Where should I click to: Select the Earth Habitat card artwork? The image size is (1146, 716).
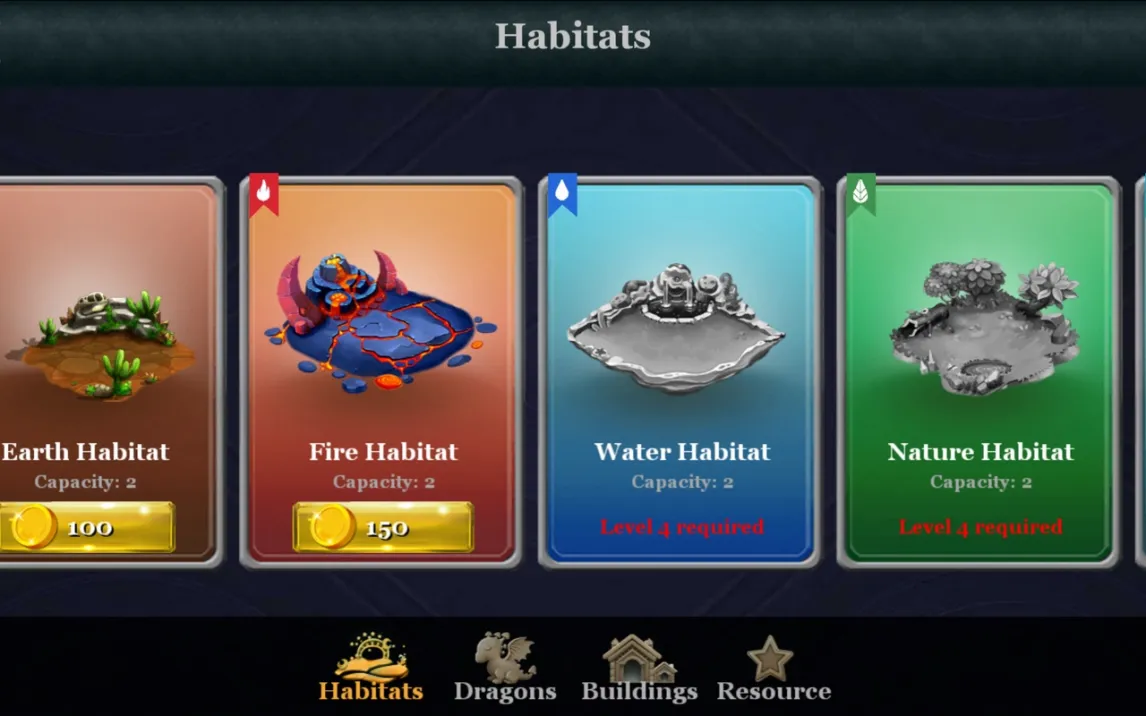pos(100,340)
